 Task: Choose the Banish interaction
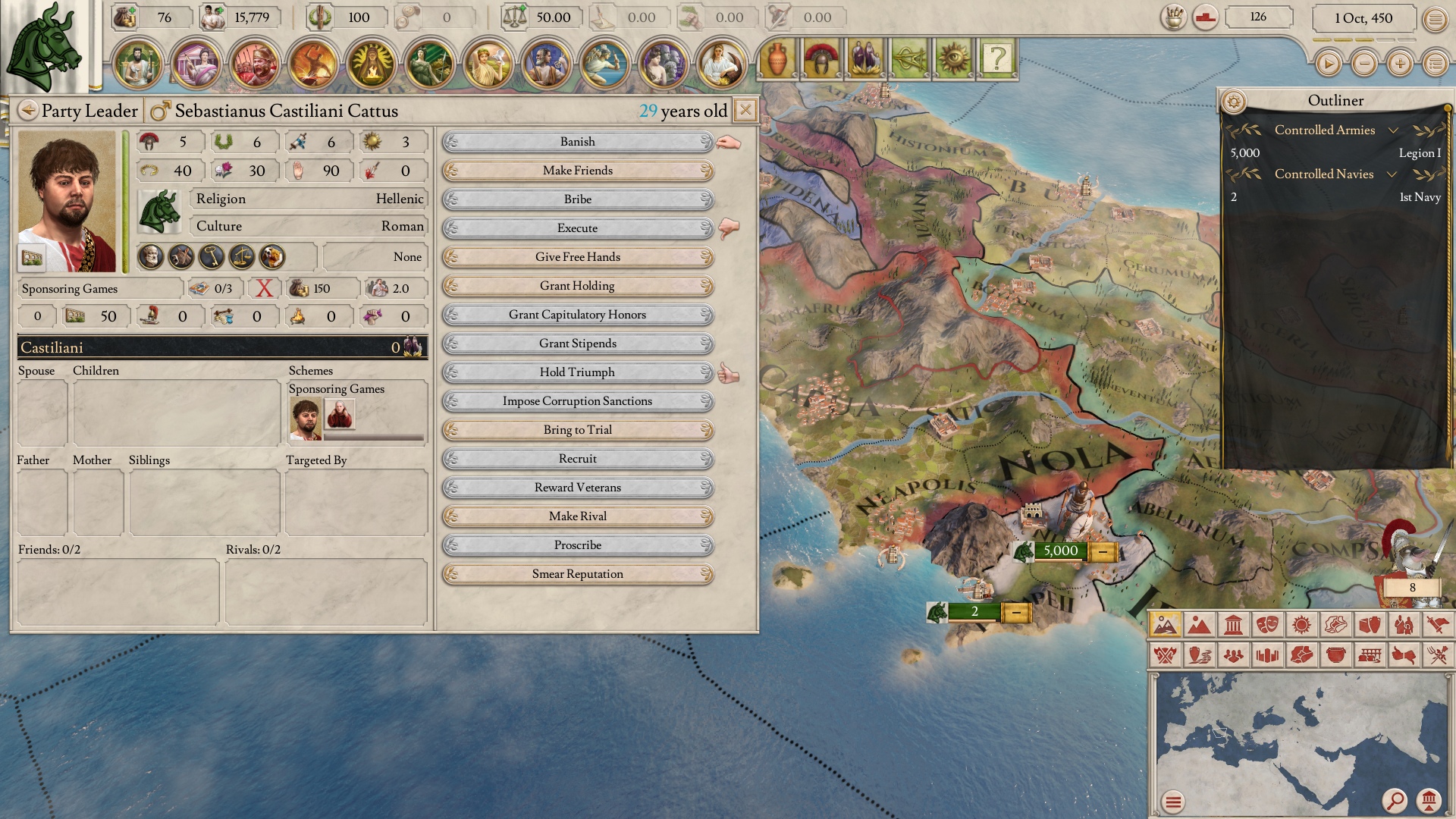[577, 142]
